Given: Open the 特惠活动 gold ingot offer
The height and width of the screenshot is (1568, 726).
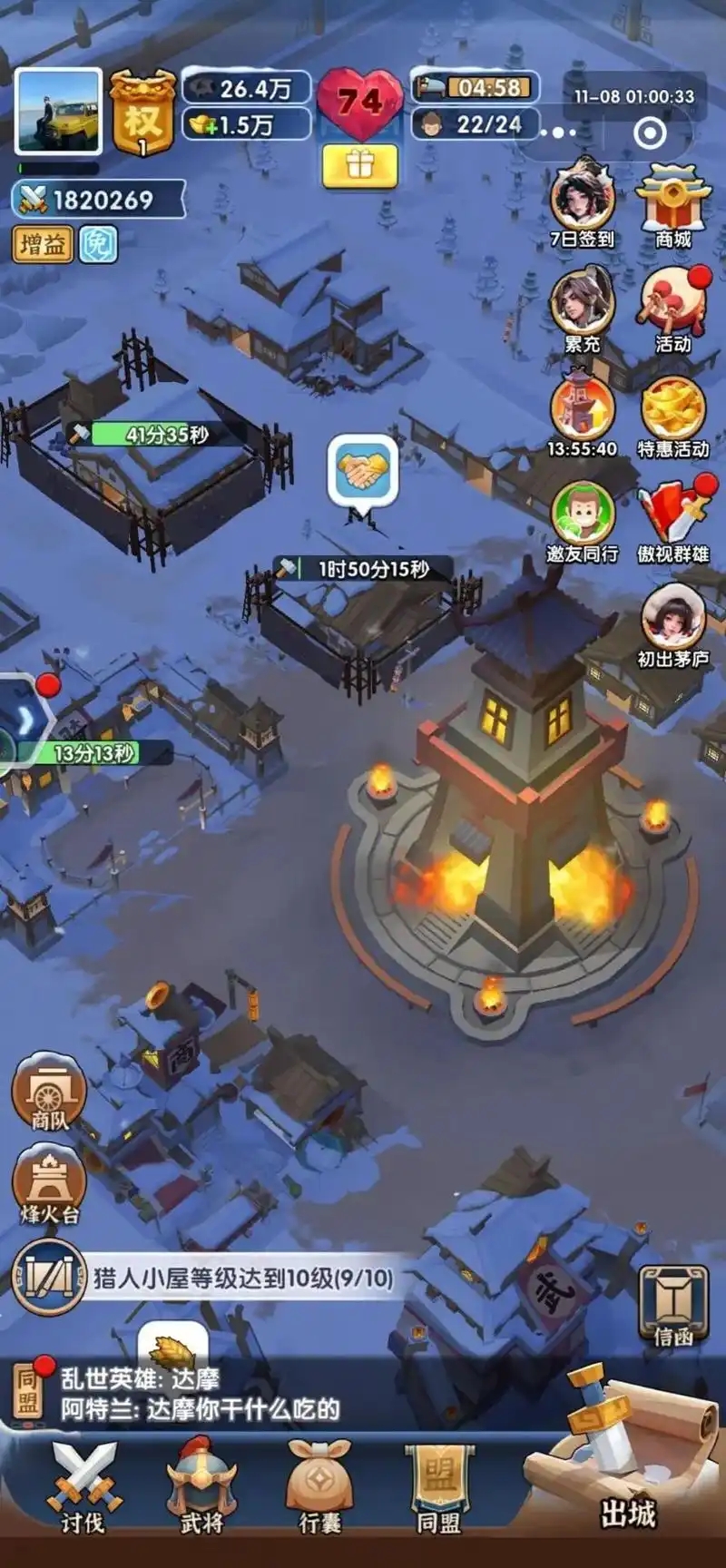Looking at the screenshot, I should pyautogui.click(x=672, y=413).
